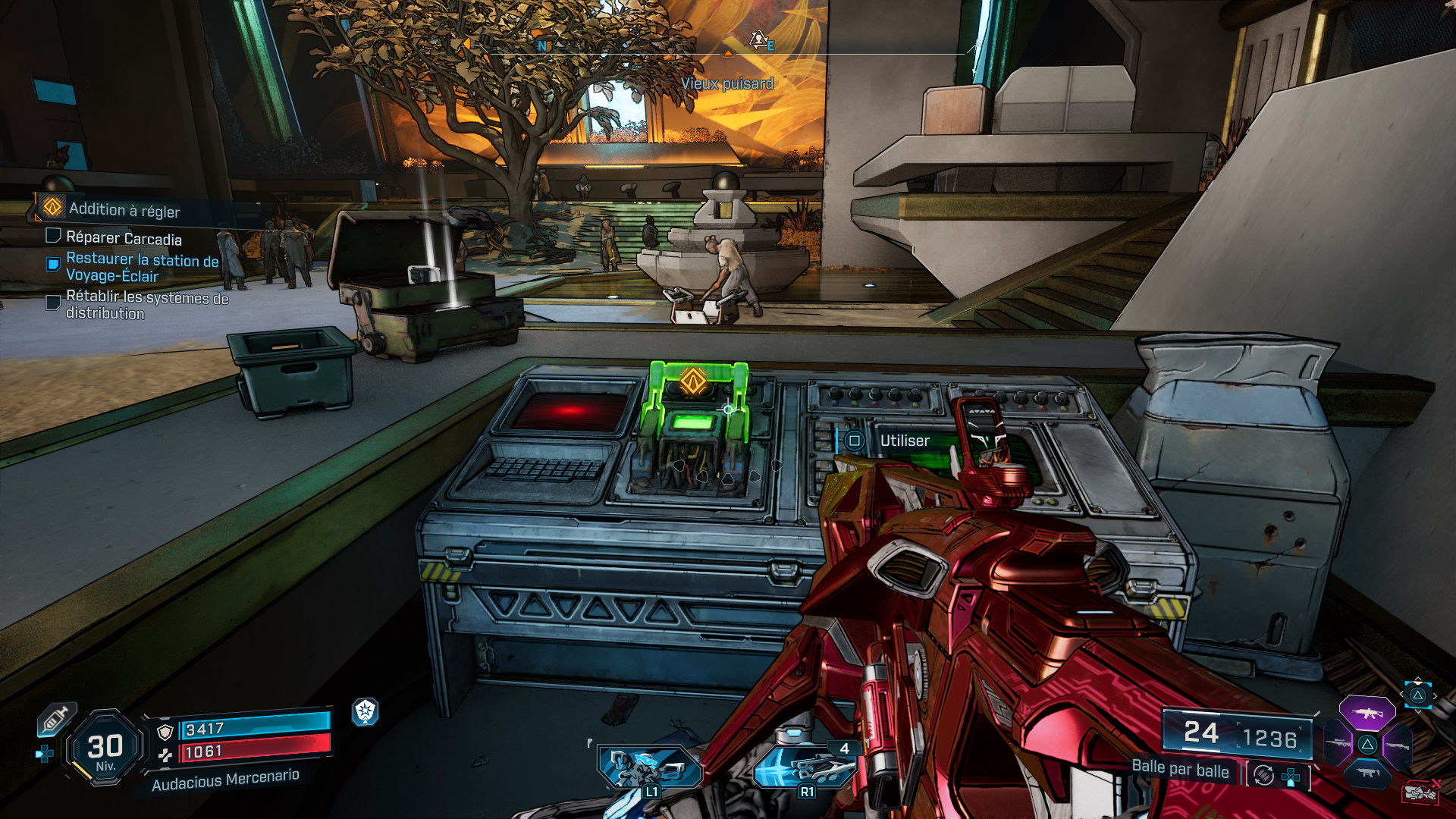This screenshot has width=1456, height=819.
Task: Click the red vehicle unavailable icon
Action: [x=1421, y=792]
